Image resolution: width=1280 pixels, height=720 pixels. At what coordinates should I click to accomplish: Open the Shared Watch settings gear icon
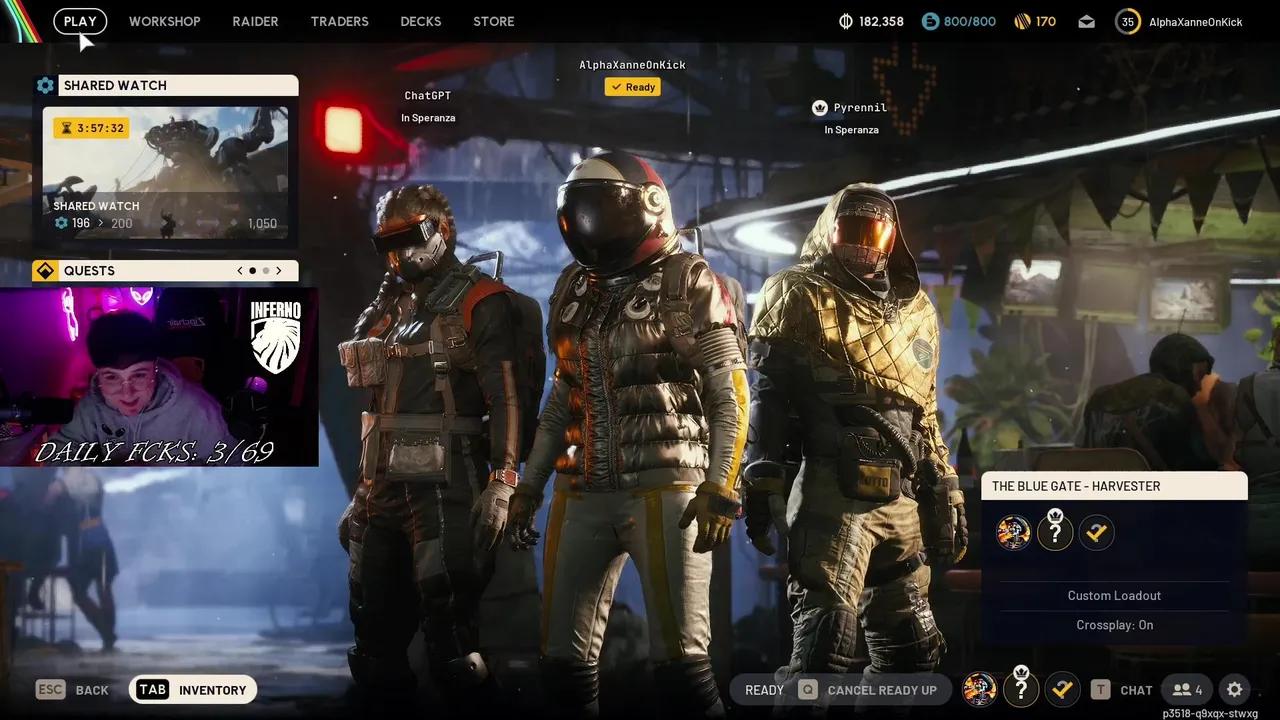pyautogui.click(x=45, y=85)
